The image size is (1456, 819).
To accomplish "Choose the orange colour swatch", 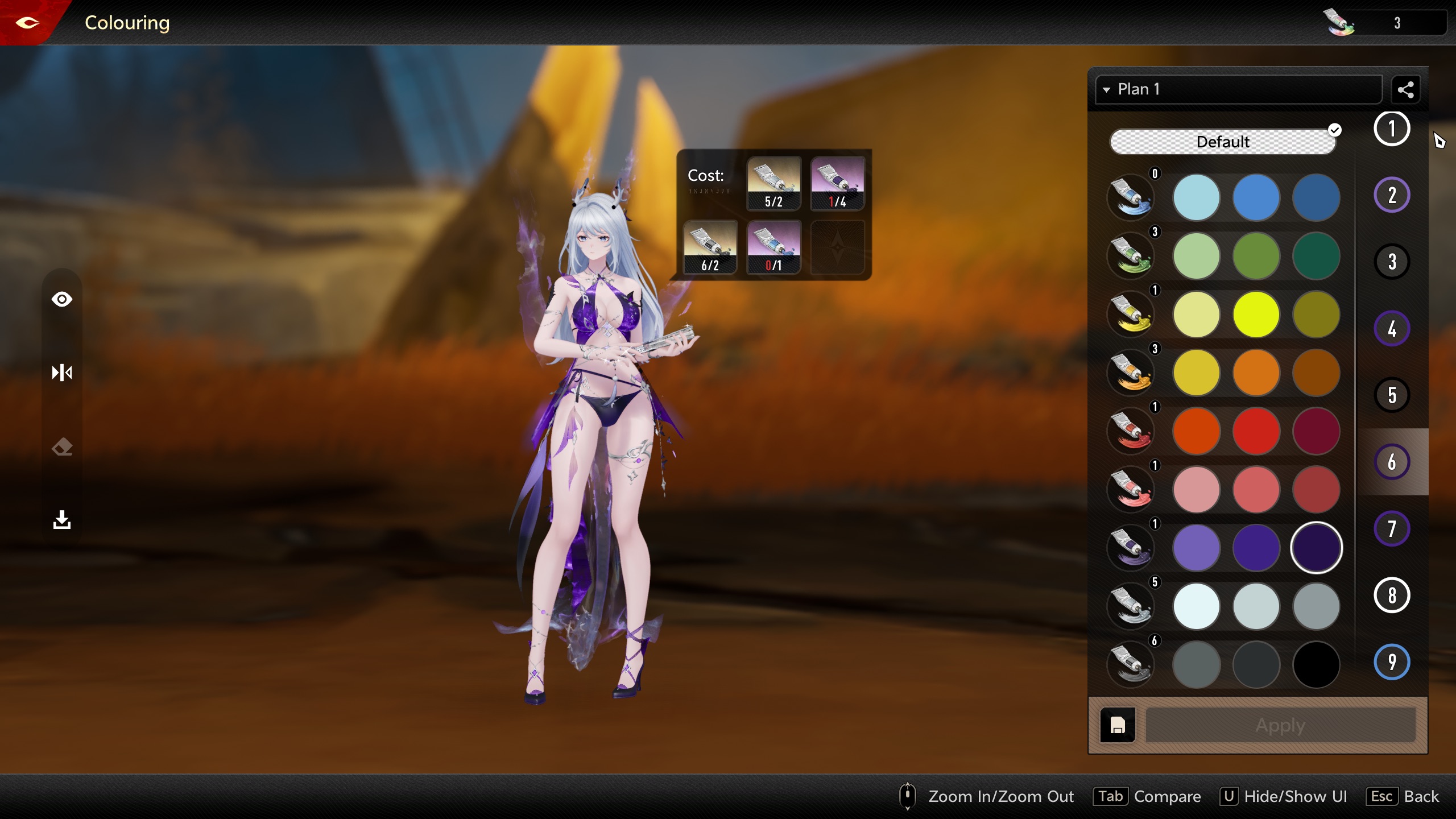I will pos(1256,373).
